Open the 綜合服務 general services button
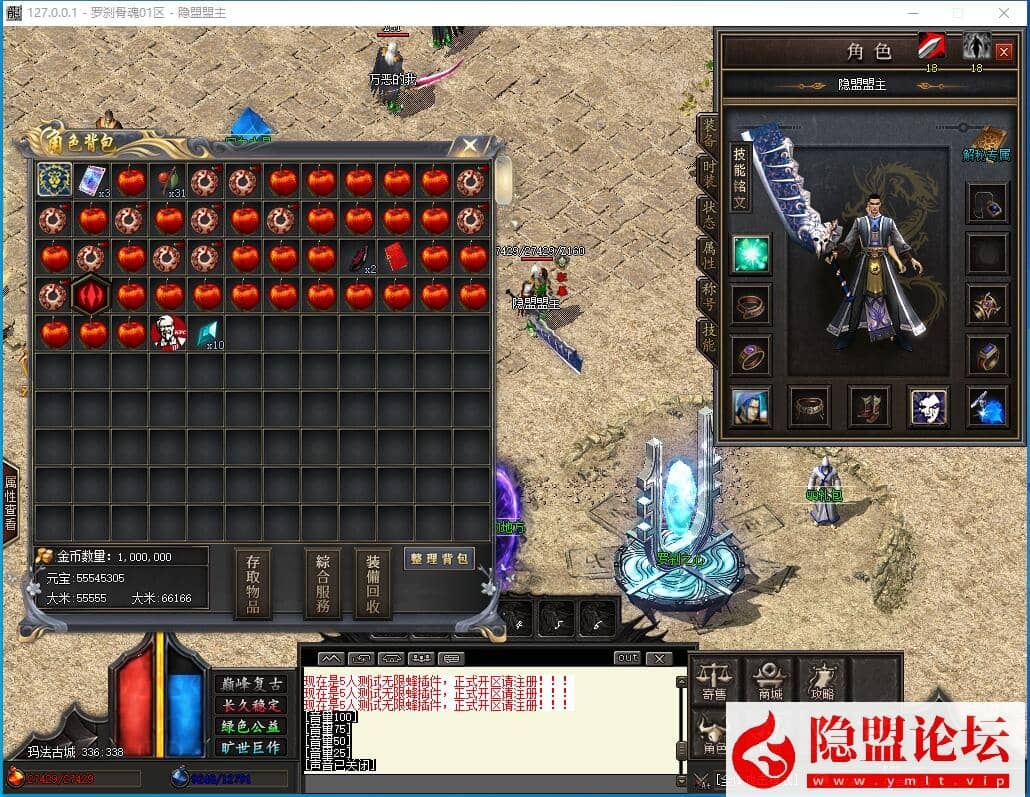 [x=322, y=583]
